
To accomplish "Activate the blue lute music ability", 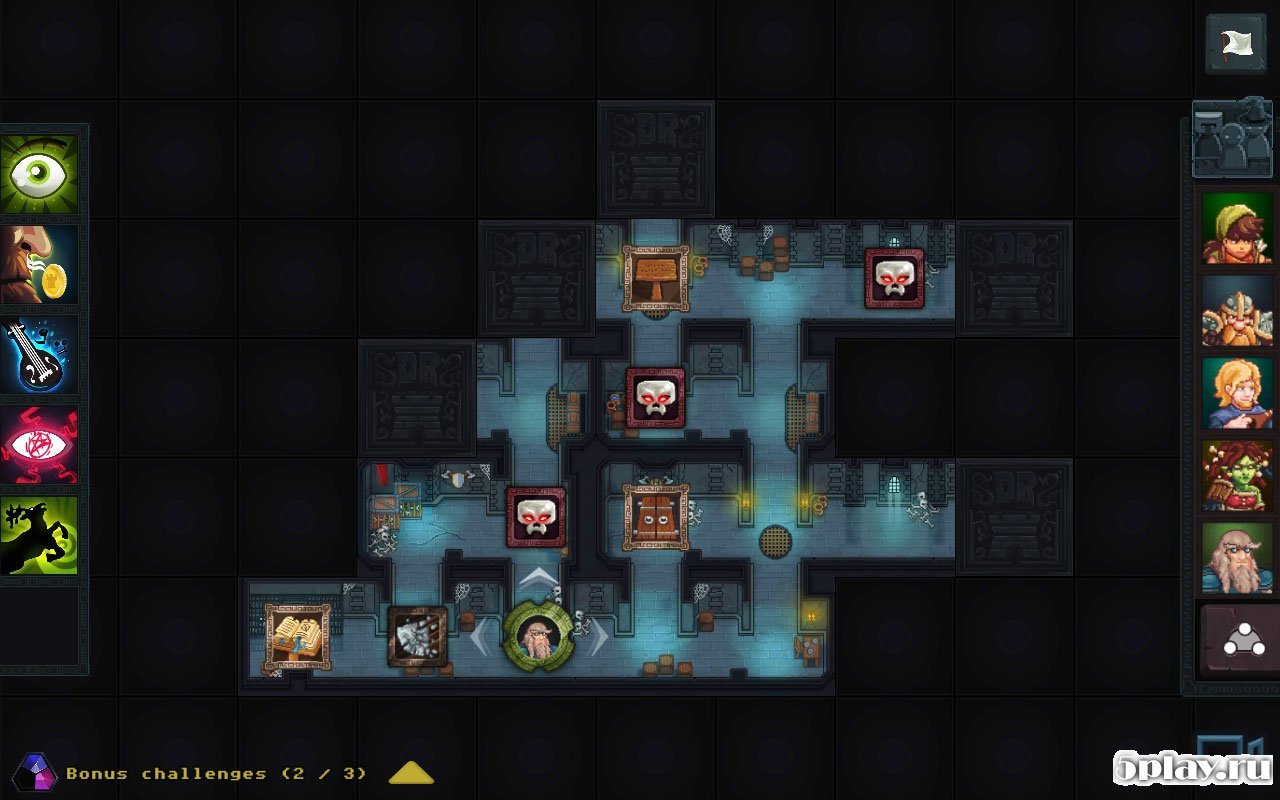I will click(40, 354).
